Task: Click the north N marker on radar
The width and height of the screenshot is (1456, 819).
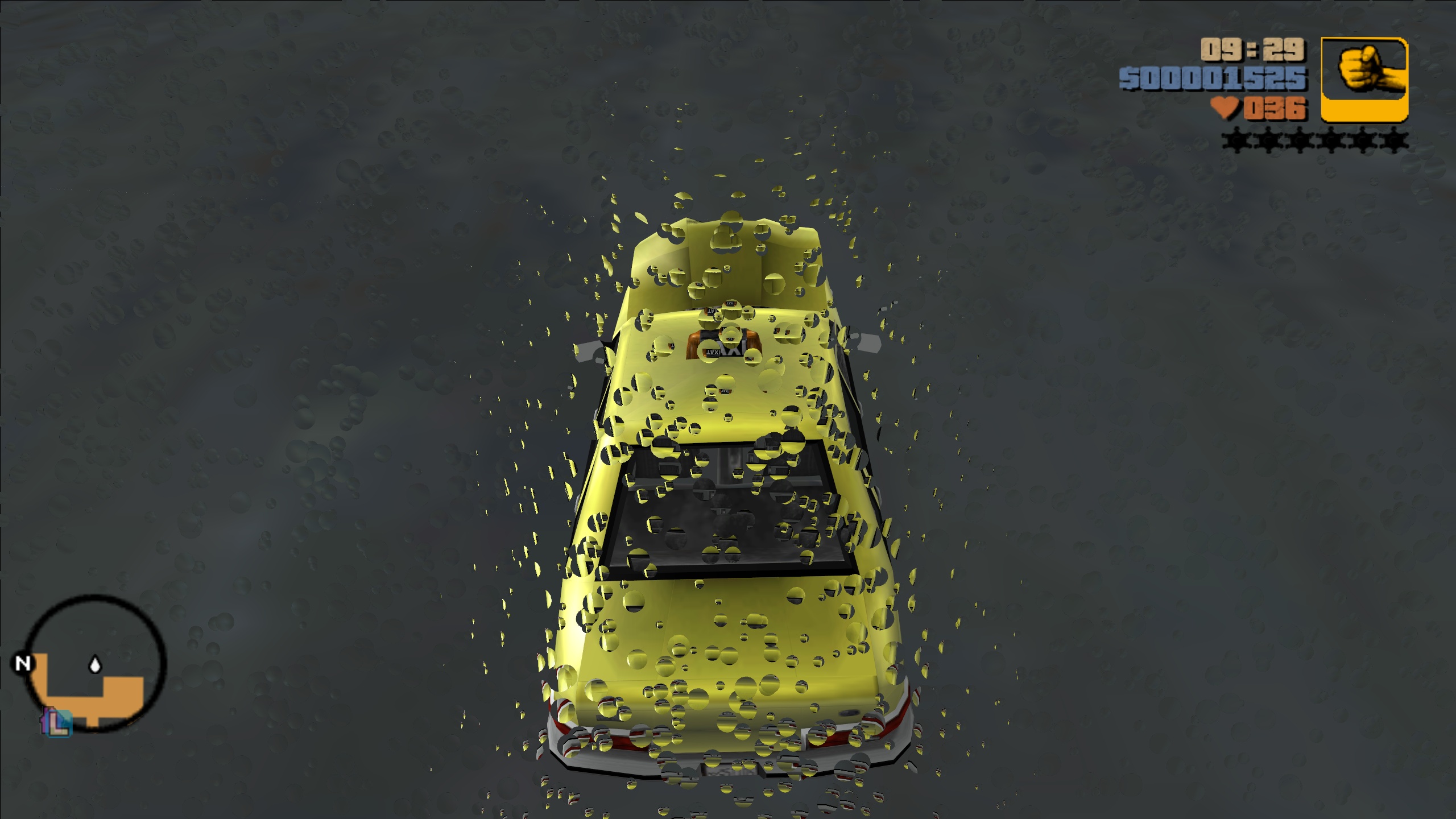Action: pyautogui.click(x=23, y=663)
